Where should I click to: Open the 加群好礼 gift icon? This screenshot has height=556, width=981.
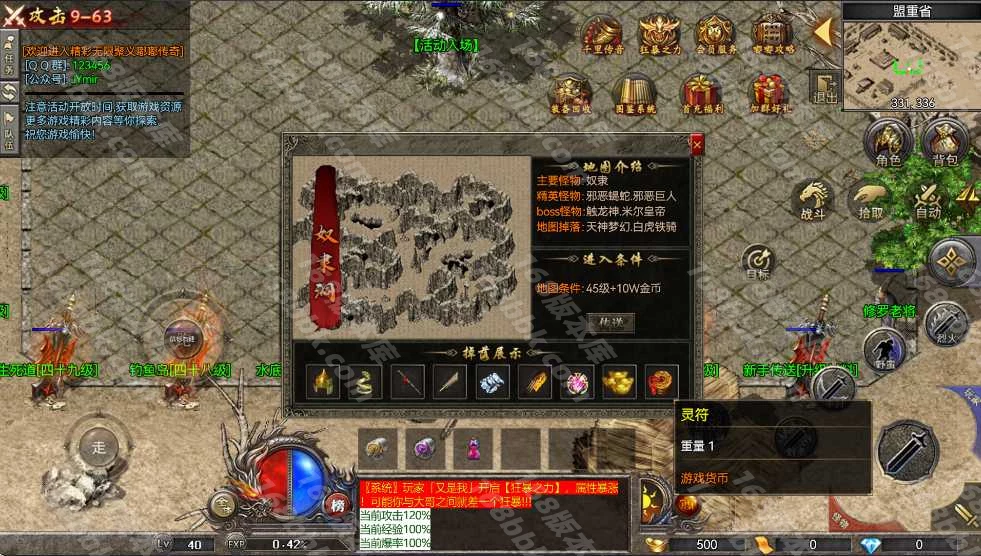tap(770, 94)
